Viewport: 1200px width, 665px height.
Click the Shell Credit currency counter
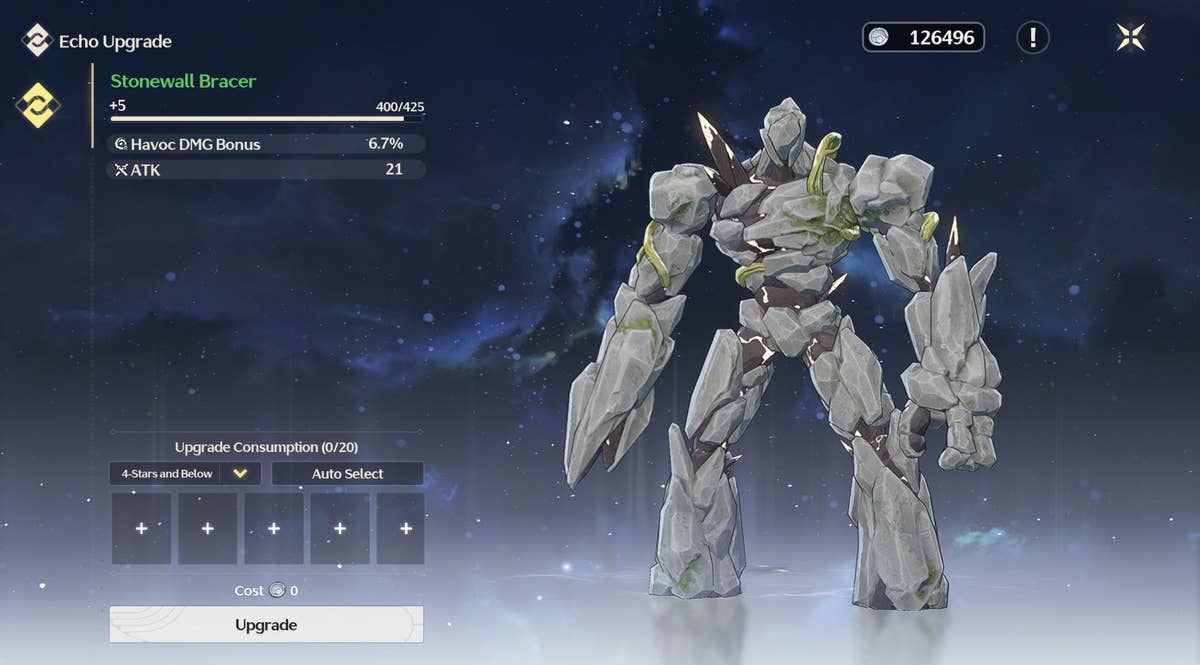[x=923, y=38]
